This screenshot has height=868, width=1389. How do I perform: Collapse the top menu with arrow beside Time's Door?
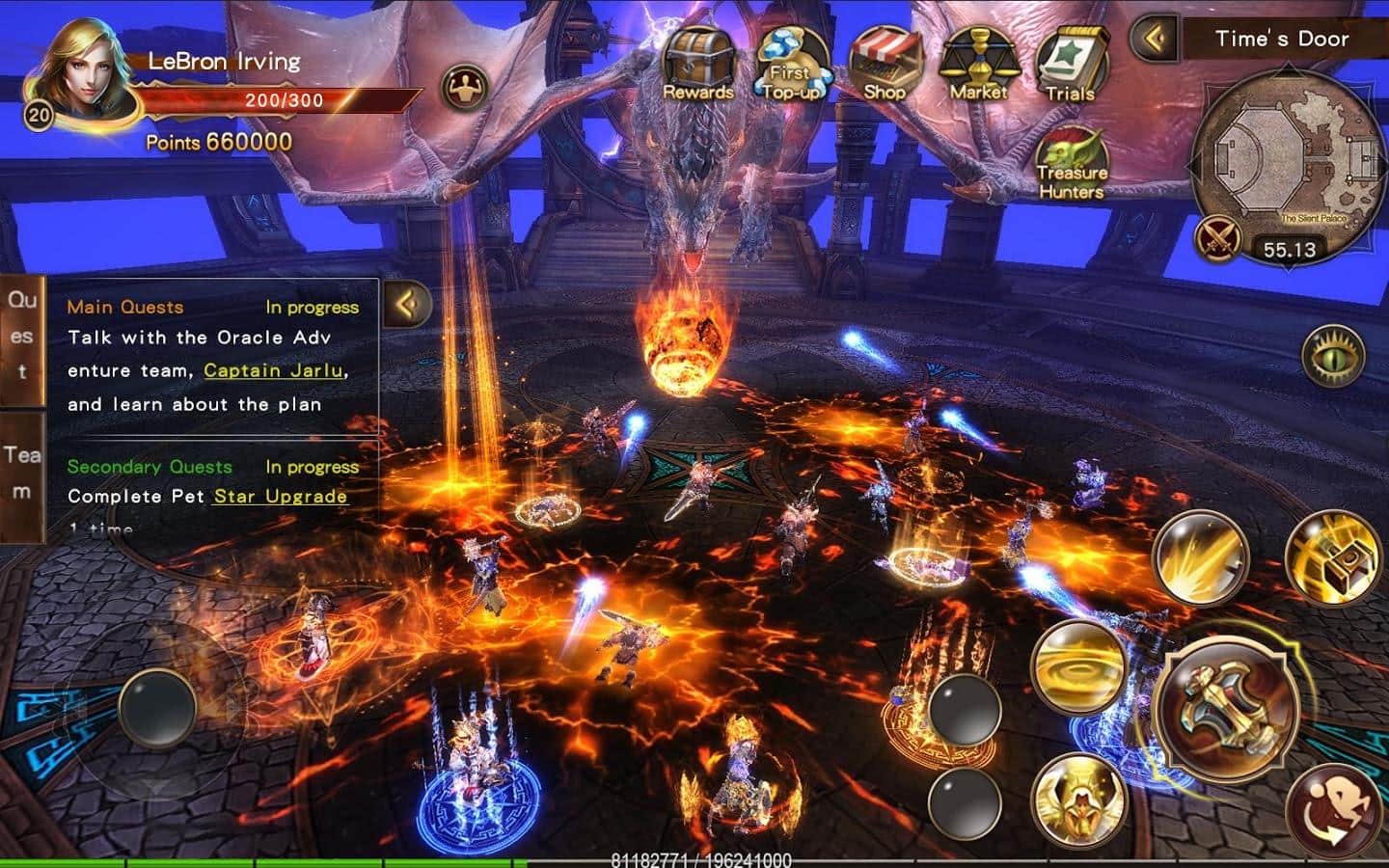pos(1154,39)
